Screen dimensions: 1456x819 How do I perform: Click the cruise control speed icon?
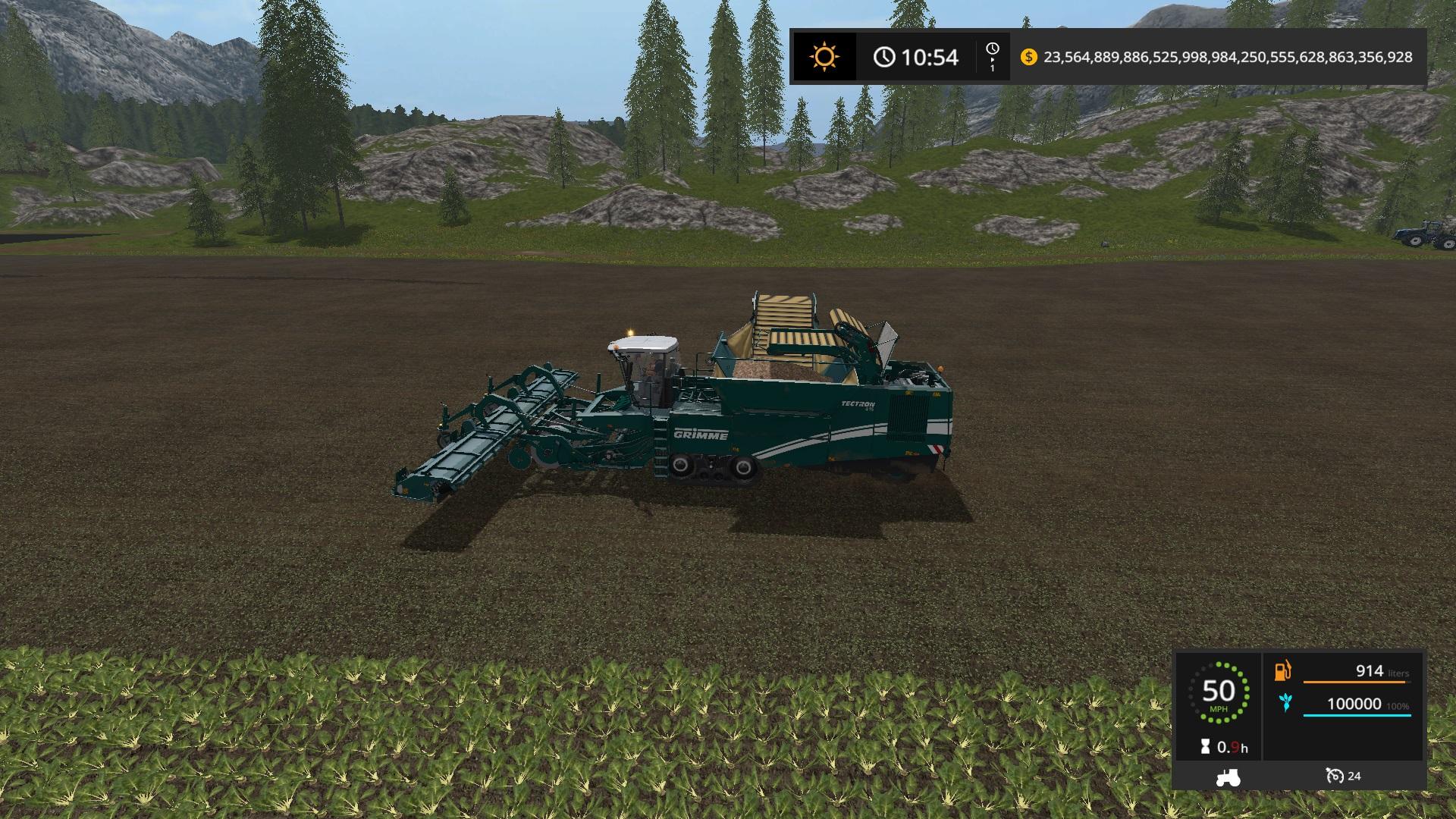click(x=1335, y=776)
